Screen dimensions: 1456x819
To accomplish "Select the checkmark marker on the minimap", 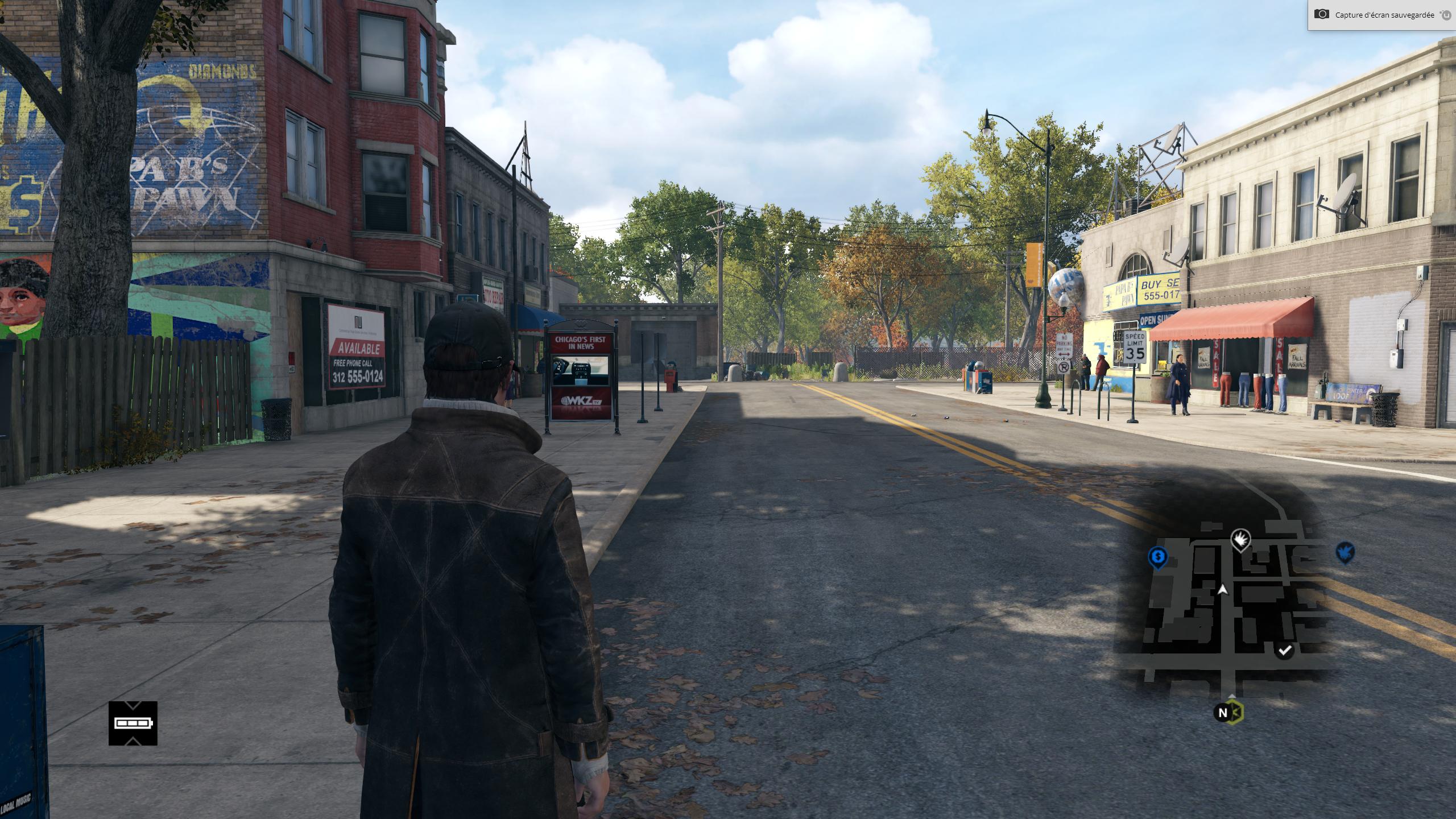I will click(1284, 650).
